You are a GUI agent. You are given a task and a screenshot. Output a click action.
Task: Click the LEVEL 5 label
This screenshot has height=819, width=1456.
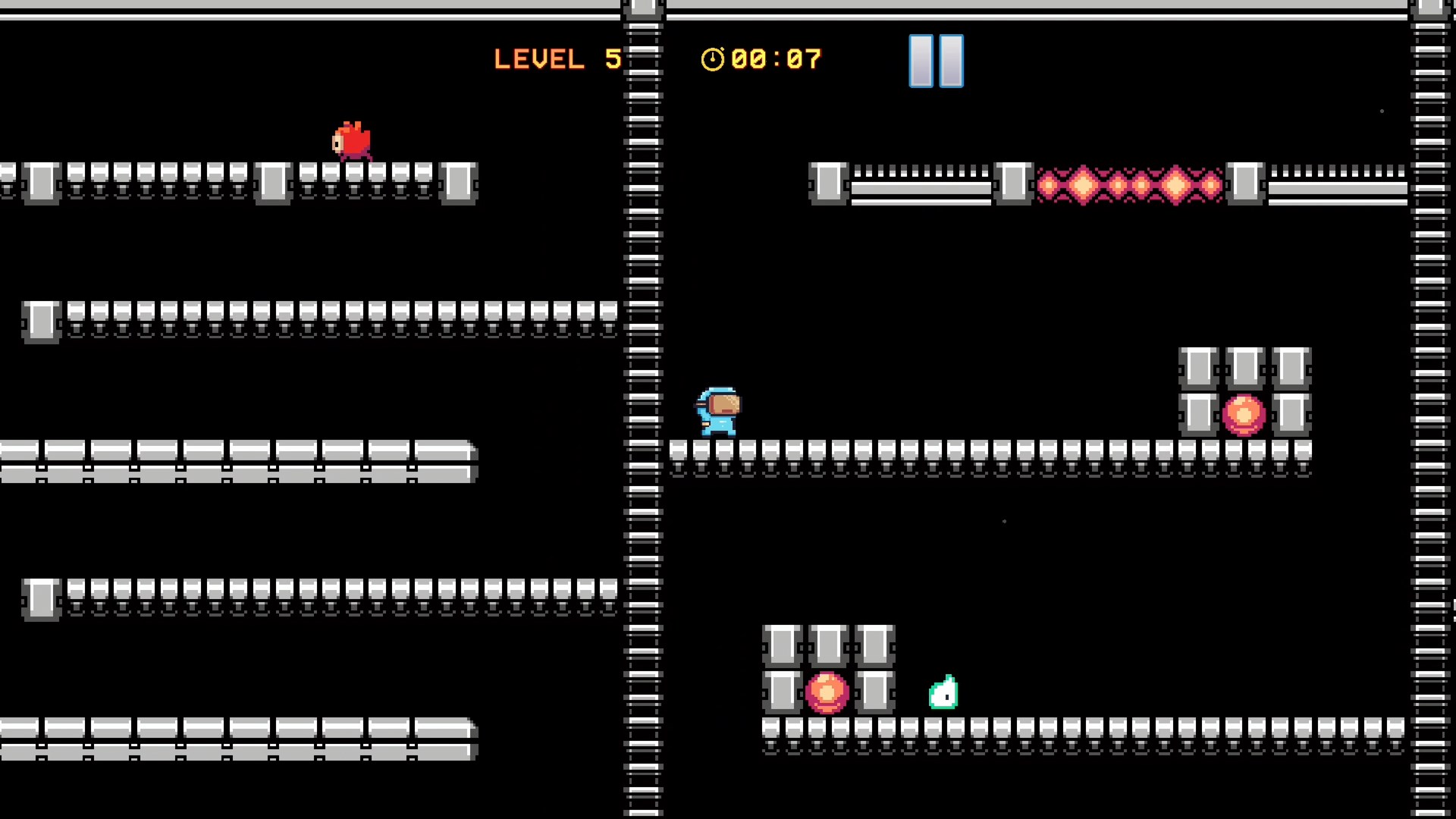(557, 59)
